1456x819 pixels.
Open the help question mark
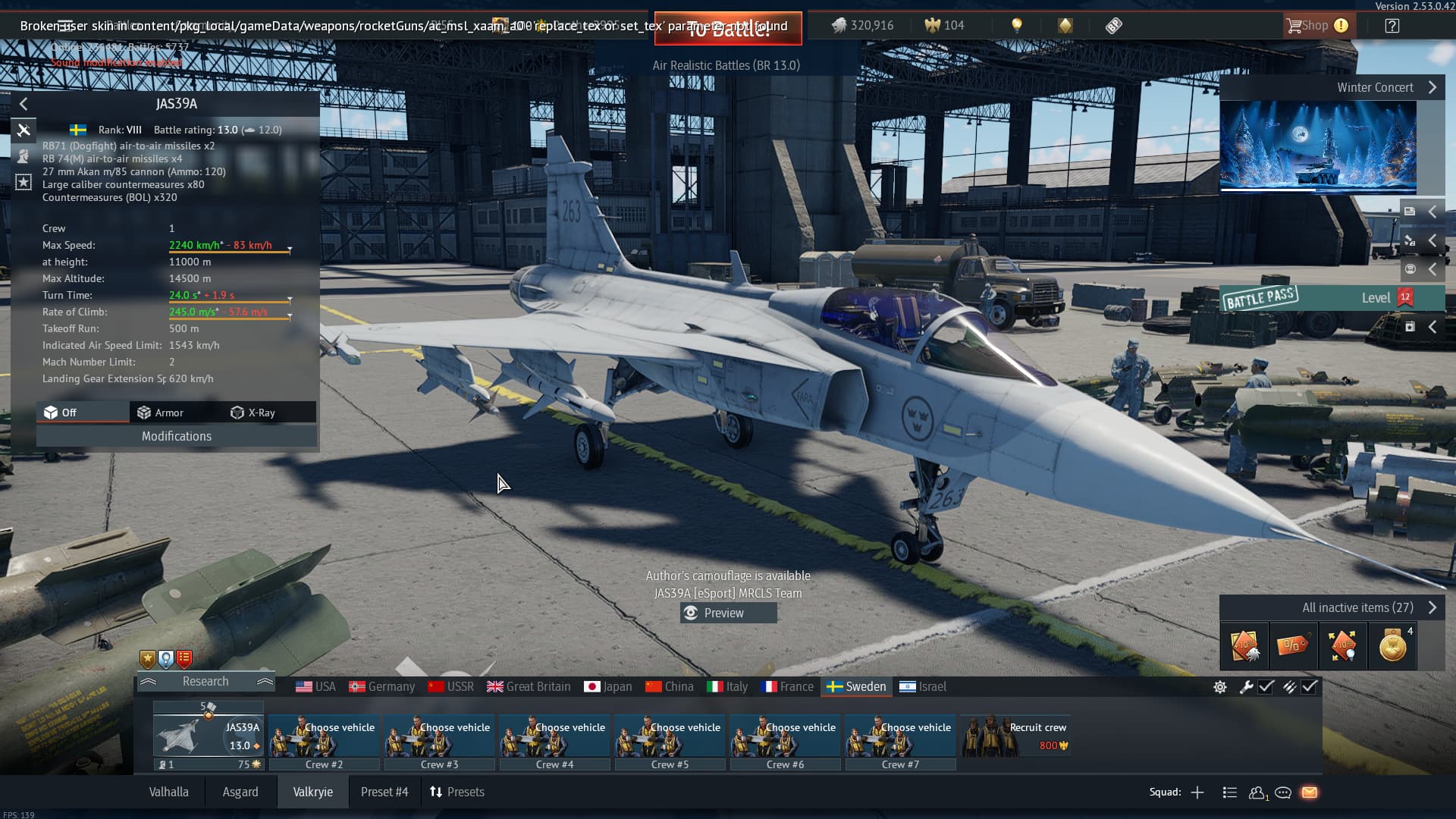tap(1392, 26)
